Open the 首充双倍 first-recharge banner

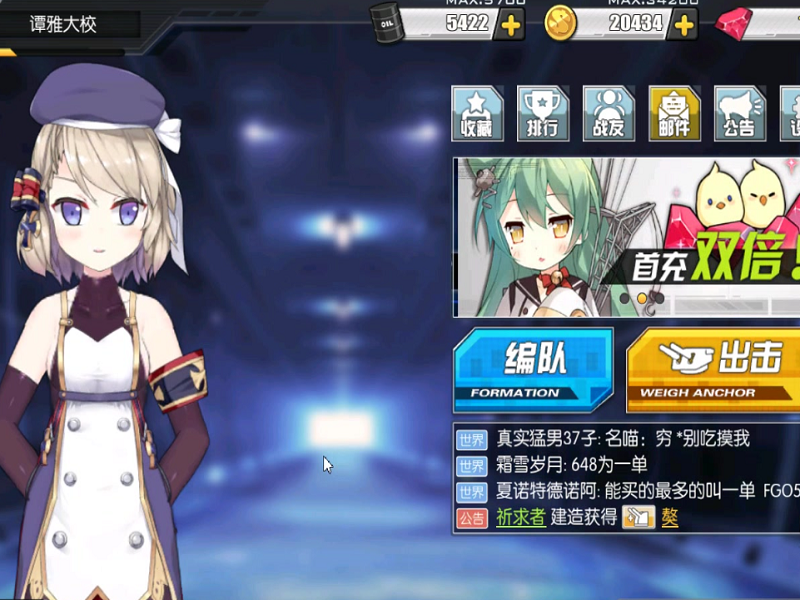click(626, 237)
